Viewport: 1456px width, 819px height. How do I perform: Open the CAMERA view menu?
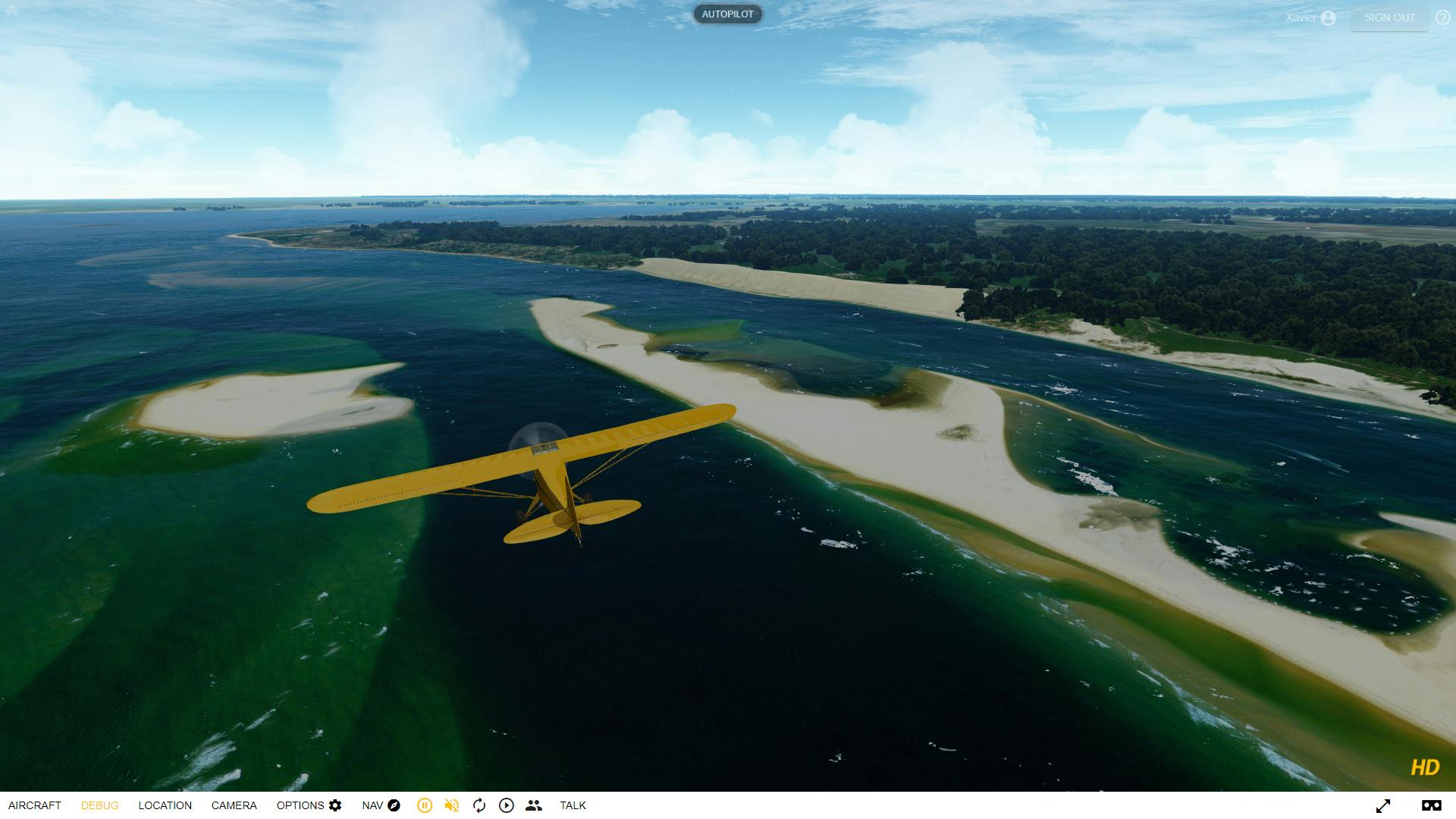234,805
